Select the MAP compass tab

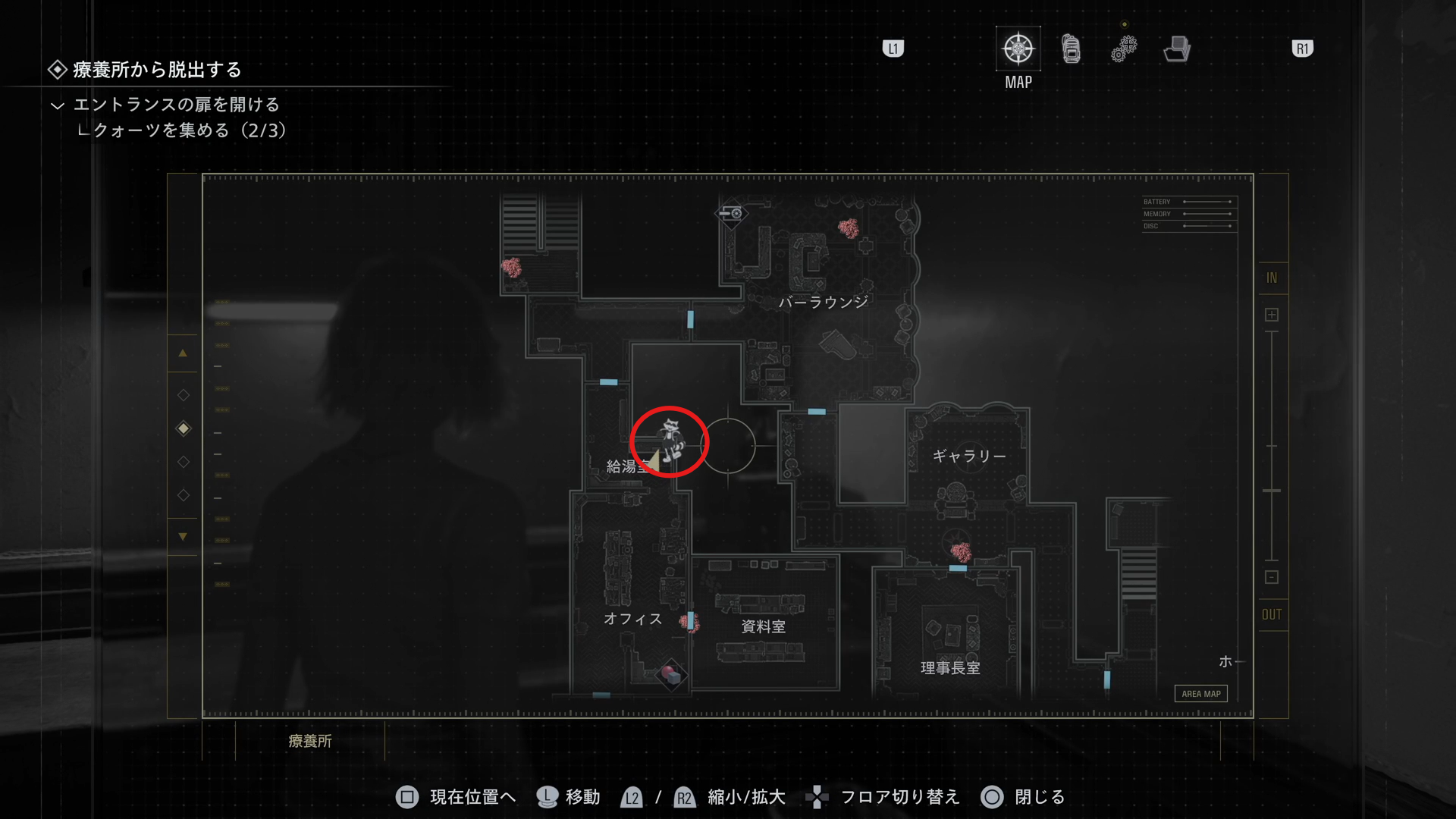coord(1018,49)
